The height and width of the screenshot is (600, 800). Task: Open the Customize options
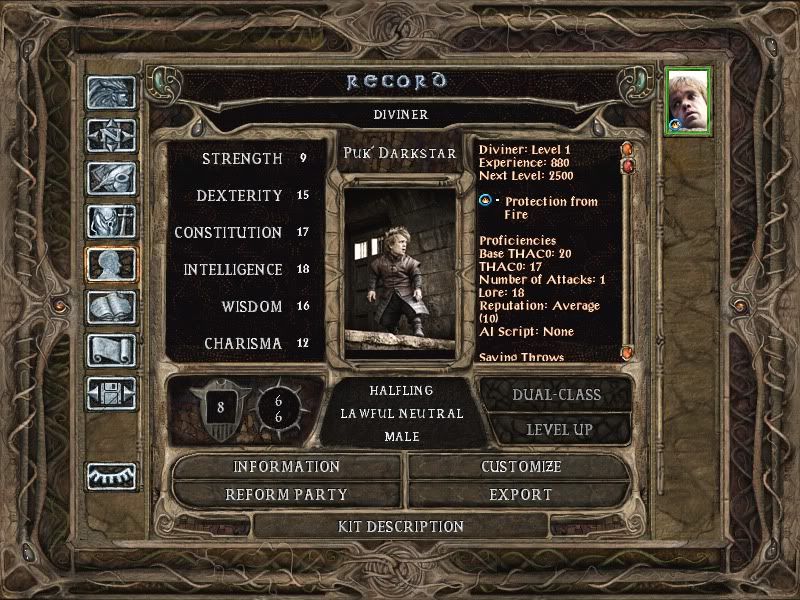click(521, 467)
